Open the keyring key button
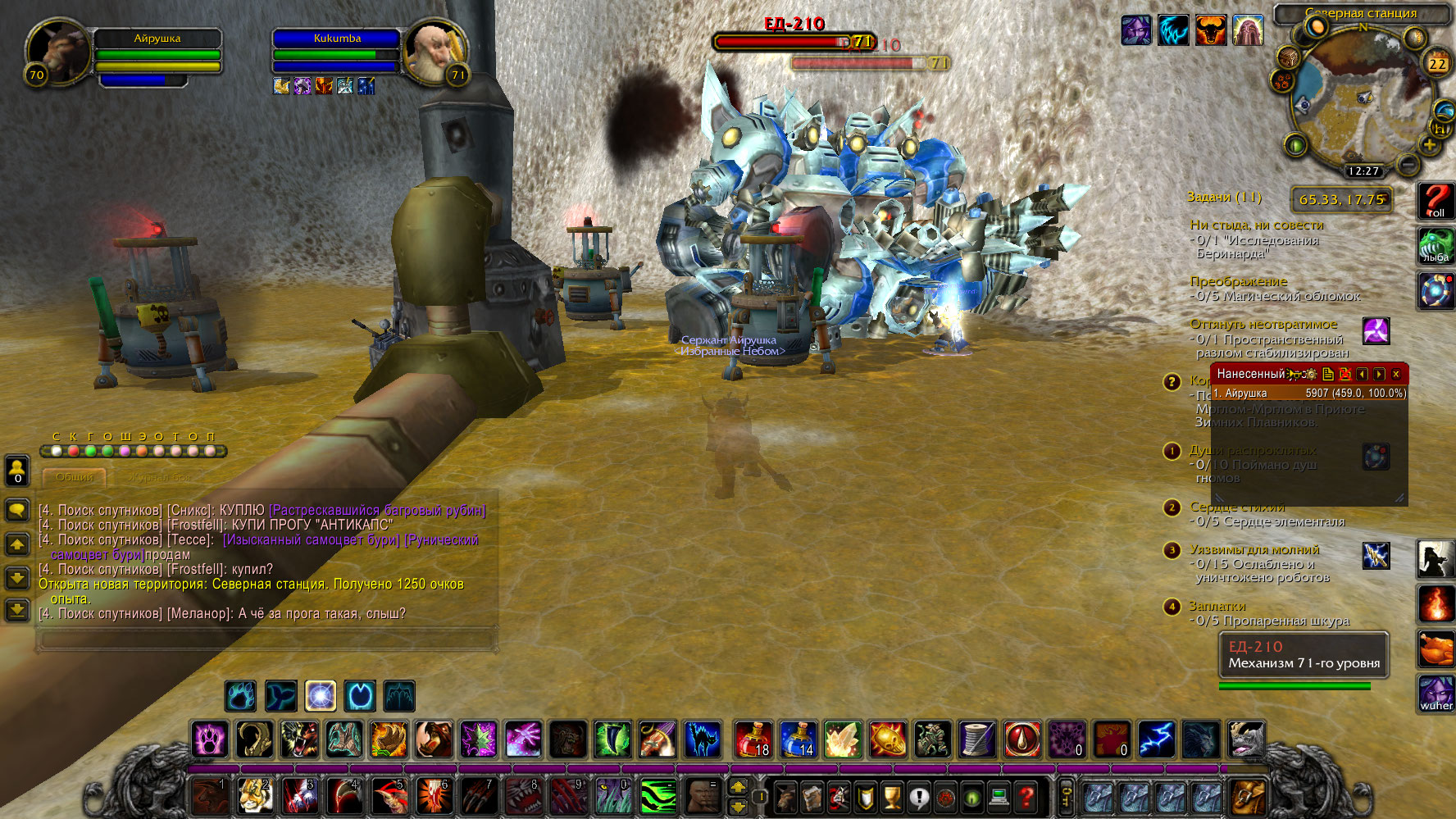 [x=1066, y=796]
